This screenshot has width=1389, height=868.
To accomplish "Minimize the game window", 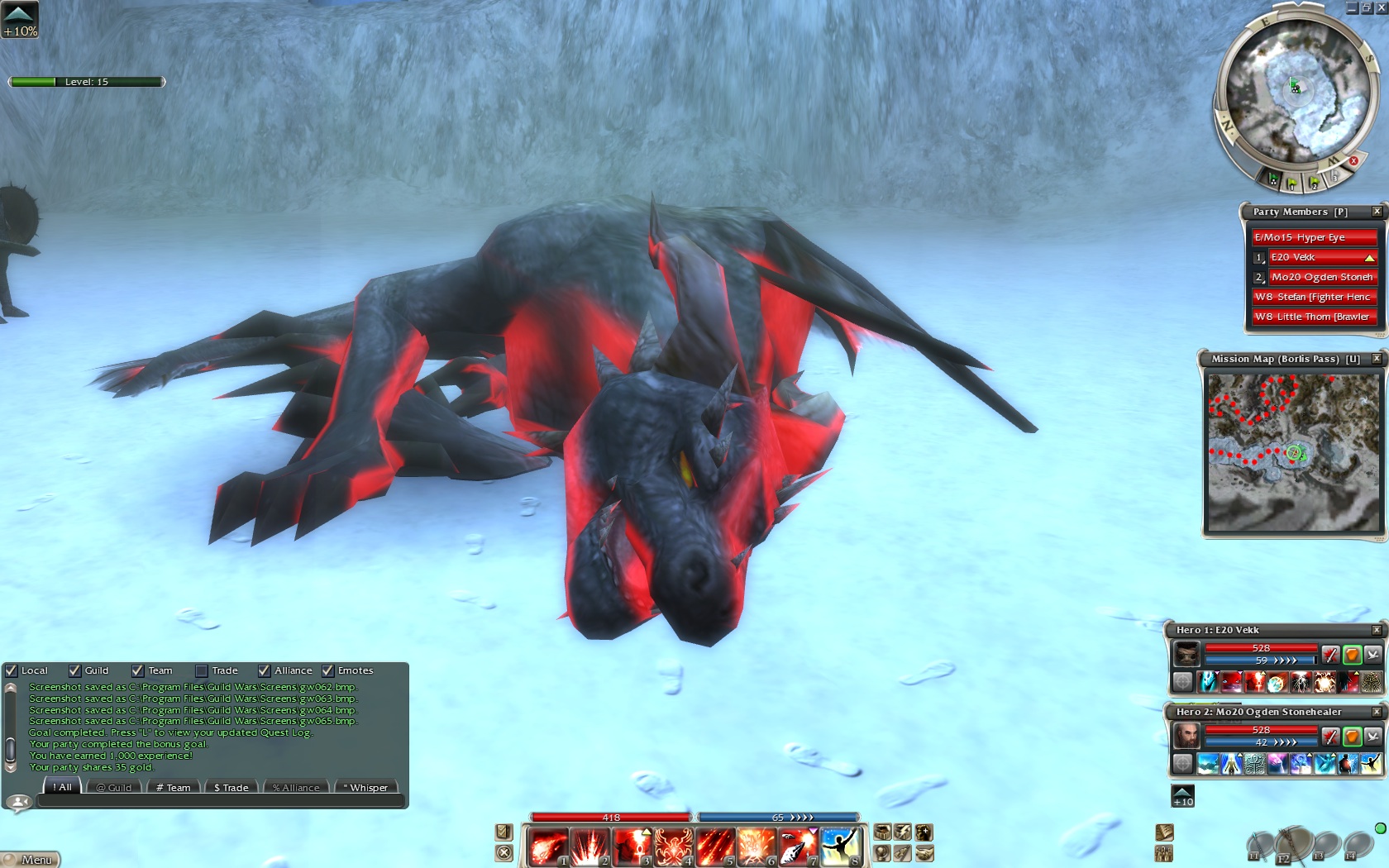I will tap(1352, 7).
